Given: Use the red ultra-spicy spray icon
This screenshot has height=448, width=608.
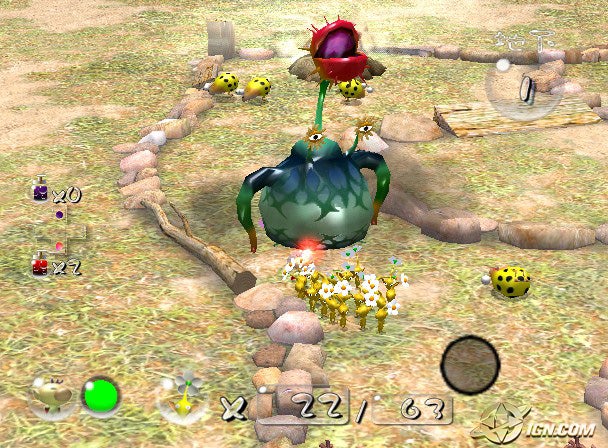Looking at the screenshot, I should click(x=40, y=266).
